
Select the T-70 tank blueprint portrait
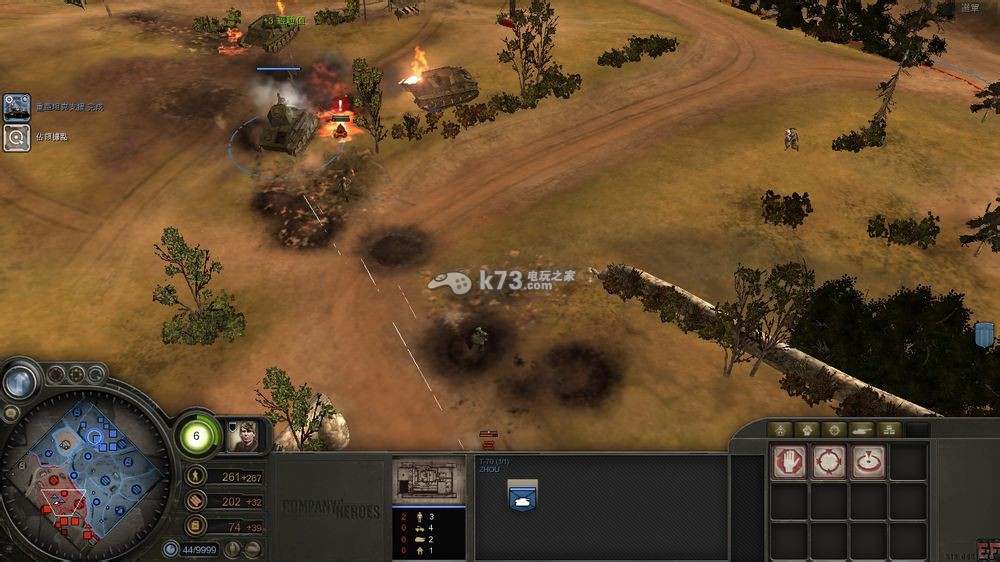428,481
